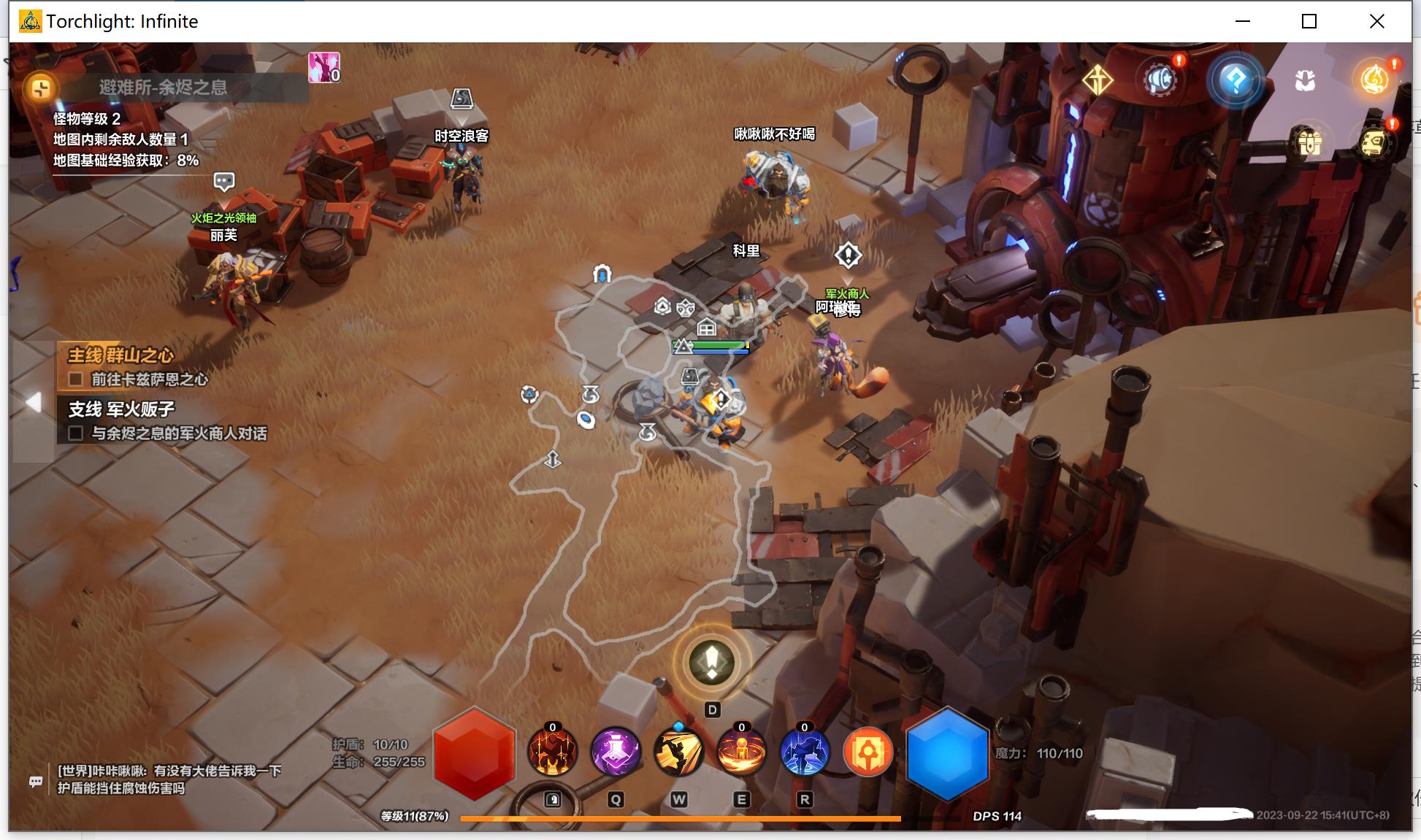Click the pink buff icon showing 0
This screenshot has width=1421, height=840.
click(323, 67)
